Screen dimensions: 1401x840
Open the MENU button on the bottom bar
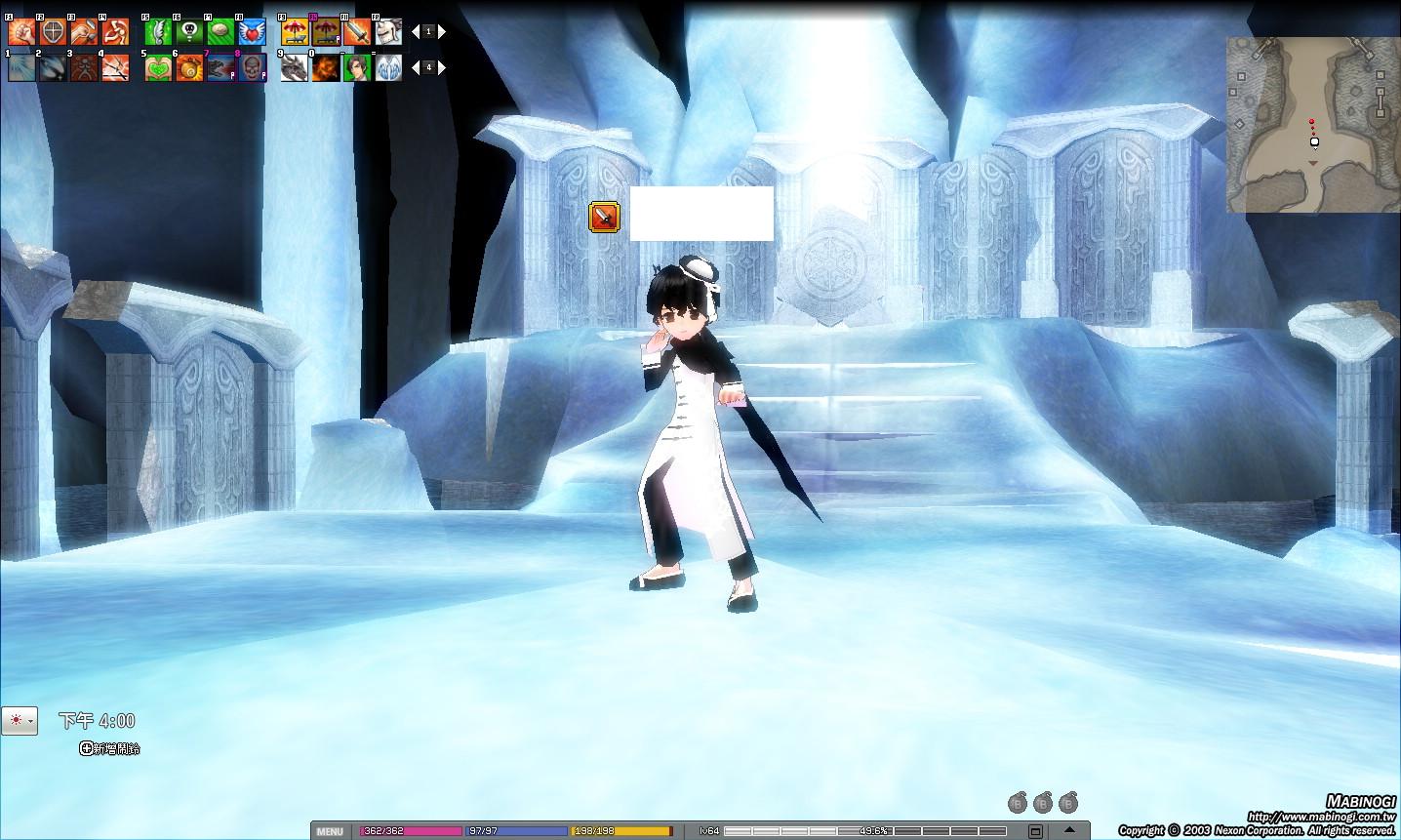(x=330, y=831)
